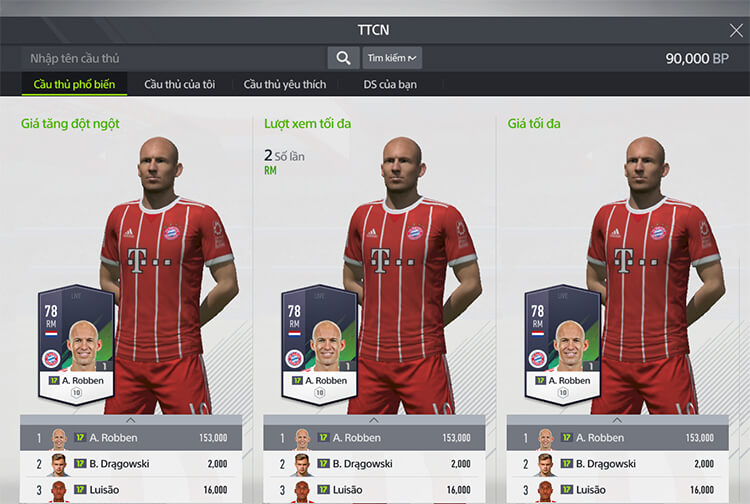This screenshot has height=504, width=750.
Task: Expand the Lượt xem tối đa list arrow
Action: tap(374, 420)
